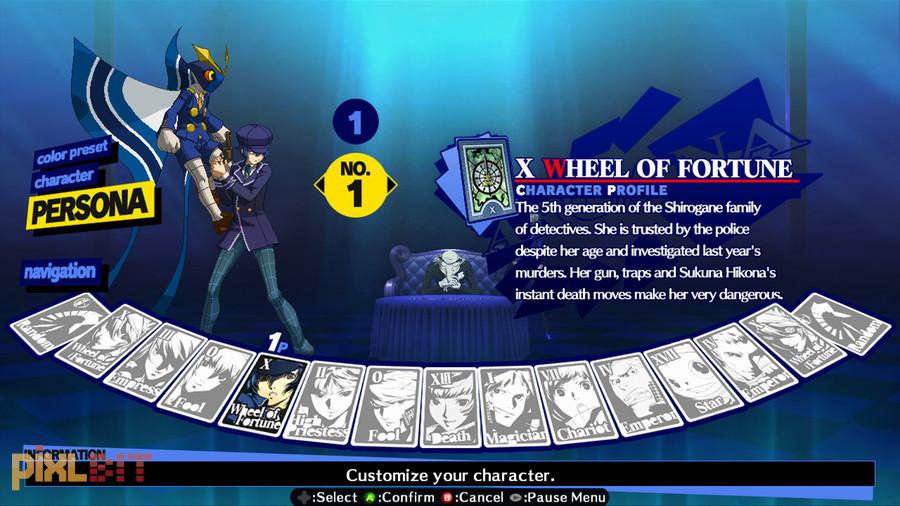The width and height of the screenshot is (900, 506).
Task: Click the left arrow beside NO. 1
Action: click(320, 185)
